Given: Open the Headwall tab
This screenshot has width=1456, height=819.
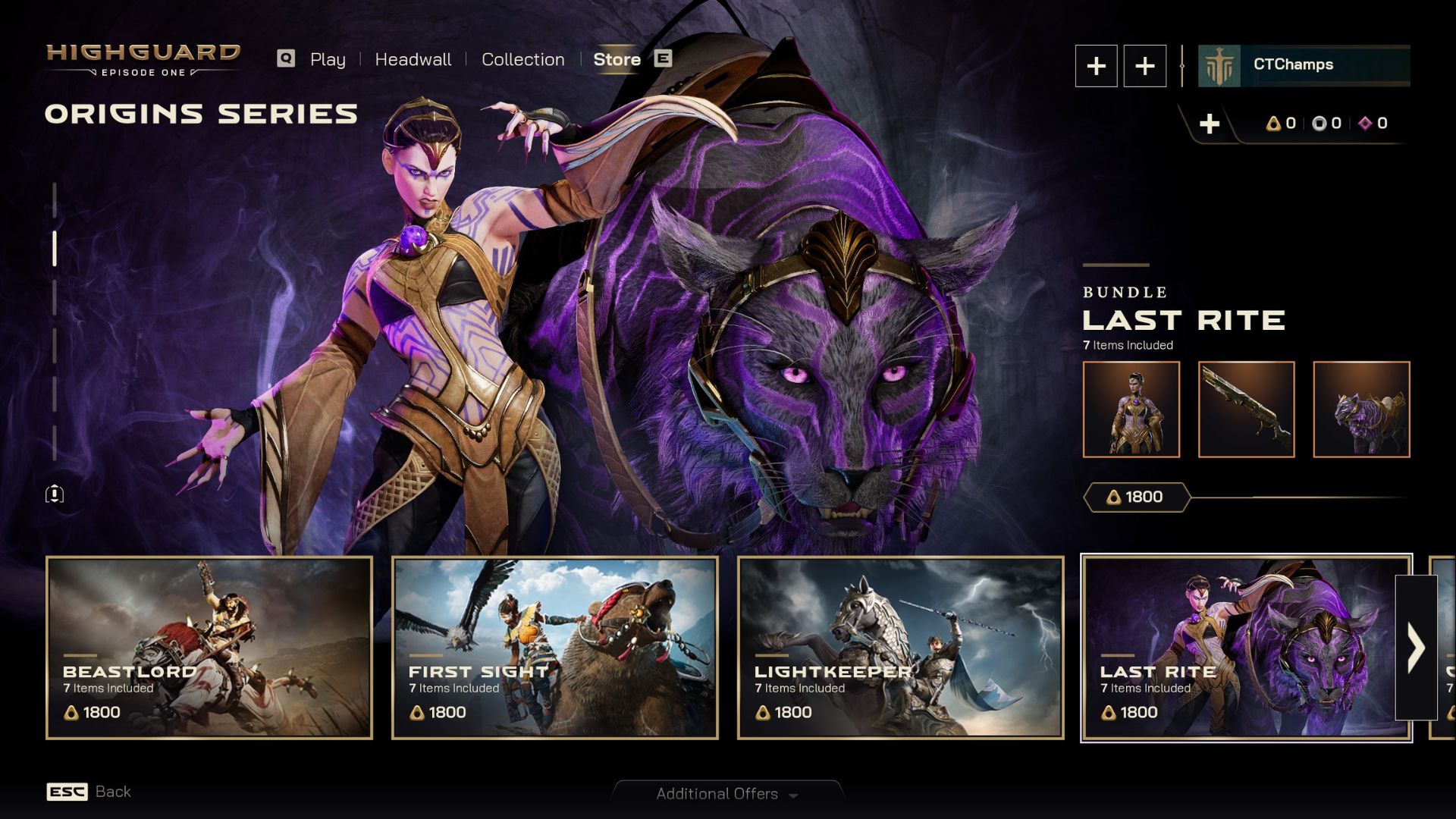Looking at the screenshot, I should coord(413,59).
